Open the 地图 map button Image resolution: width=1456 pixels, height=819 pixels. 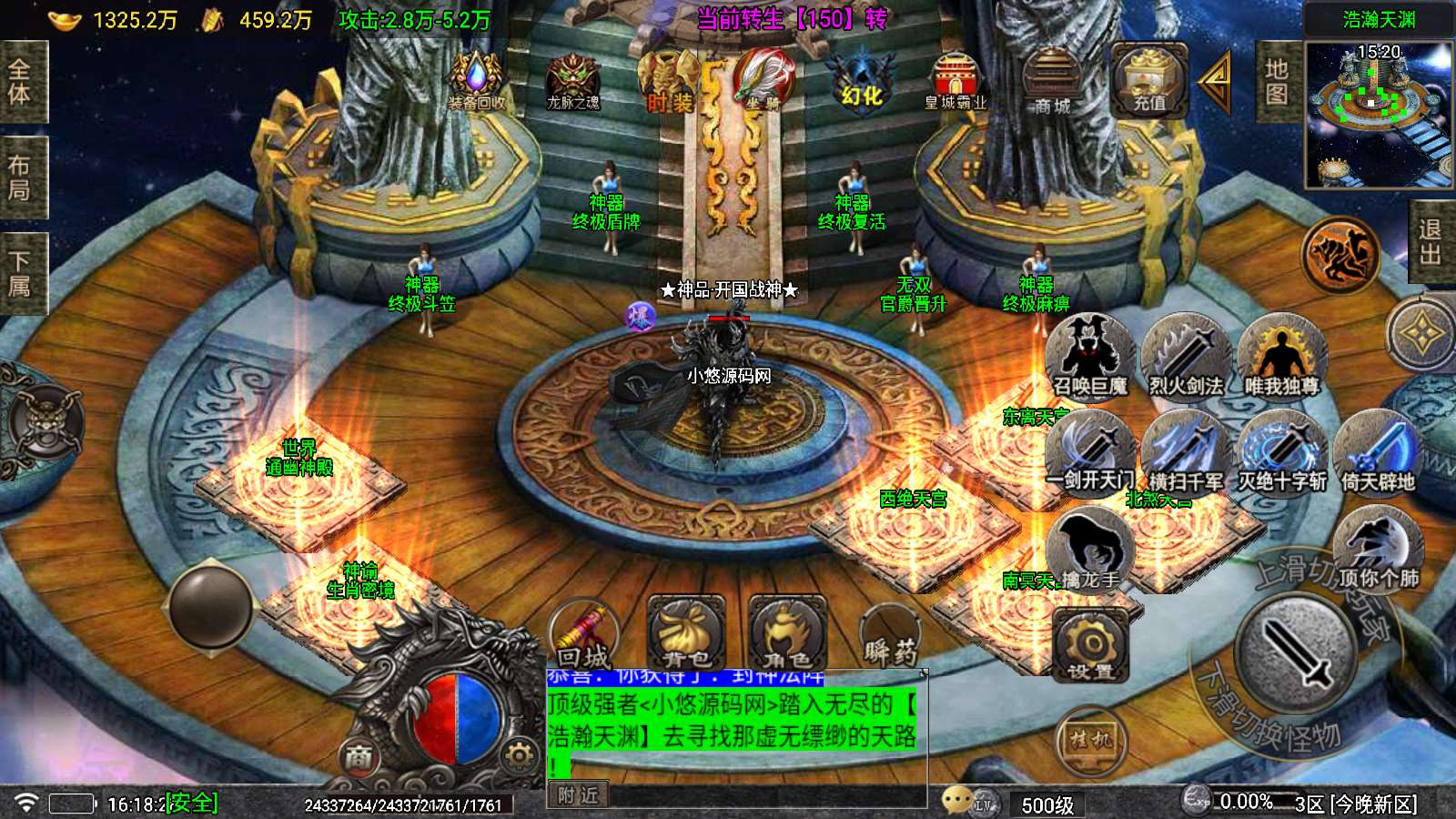click(x=1277, y=82)
